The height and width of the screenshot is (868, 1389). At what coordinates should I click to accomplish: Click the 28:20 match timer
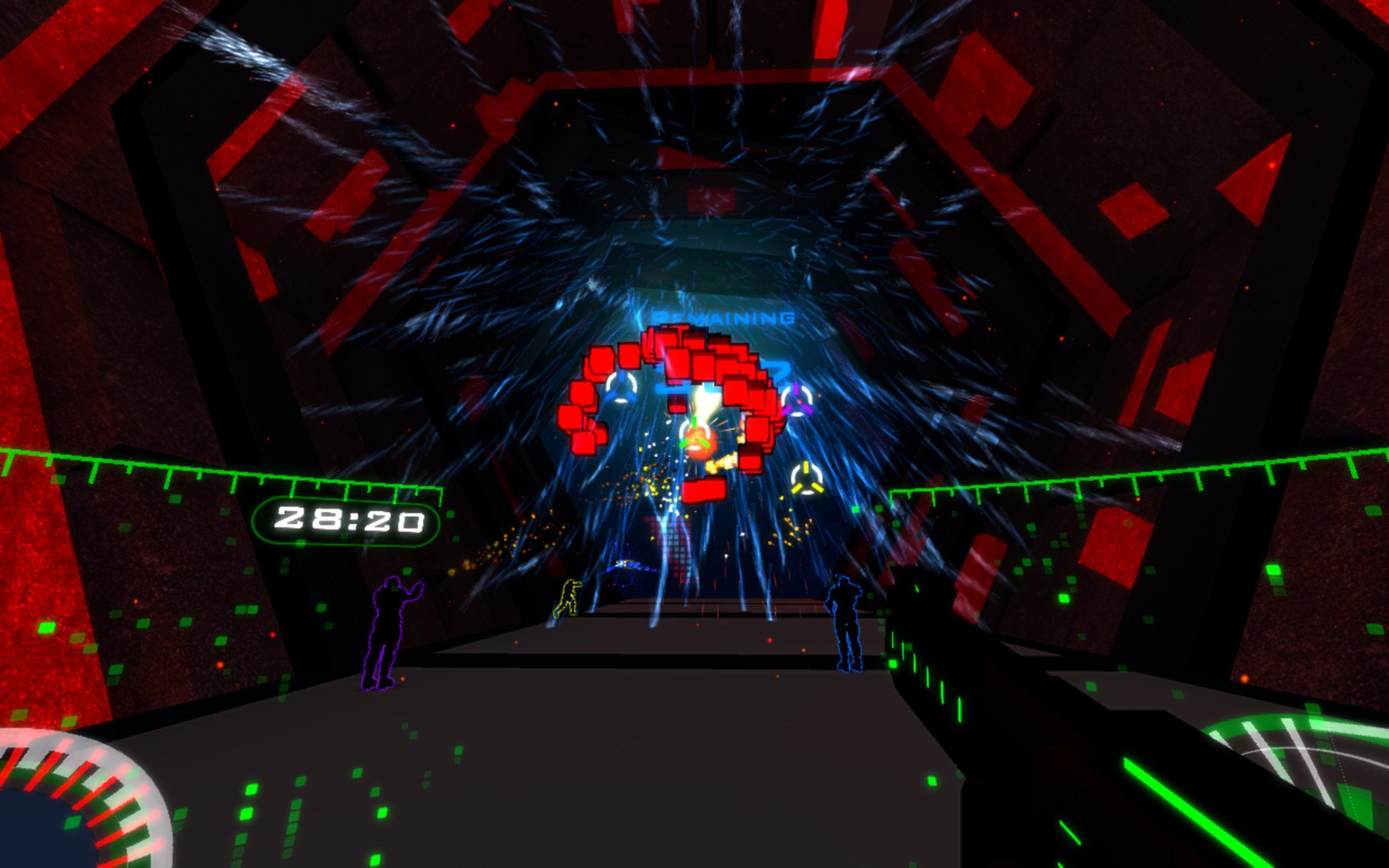[x=350, y=521]
